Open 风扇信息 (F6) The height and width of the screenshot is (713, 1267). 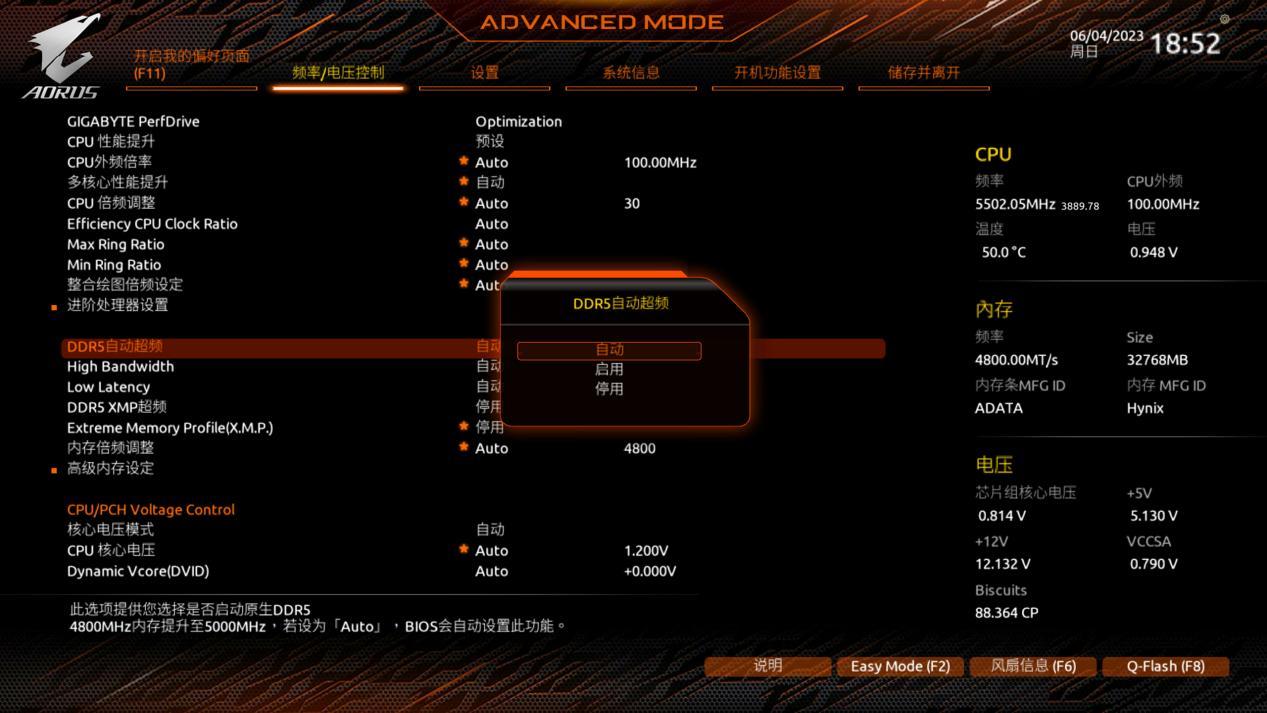point(1033,666)
